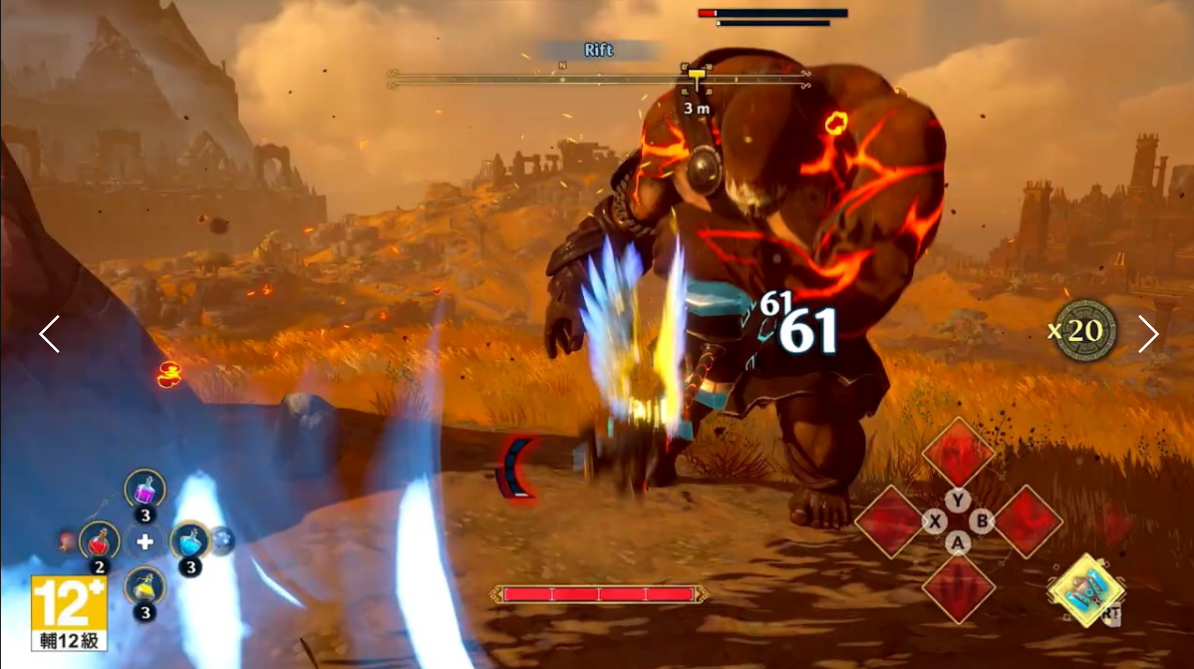Click the pomegranate icon beside the red potion
The width and height of the screenshot is (1194, 669).
click(x=67, y=541)
